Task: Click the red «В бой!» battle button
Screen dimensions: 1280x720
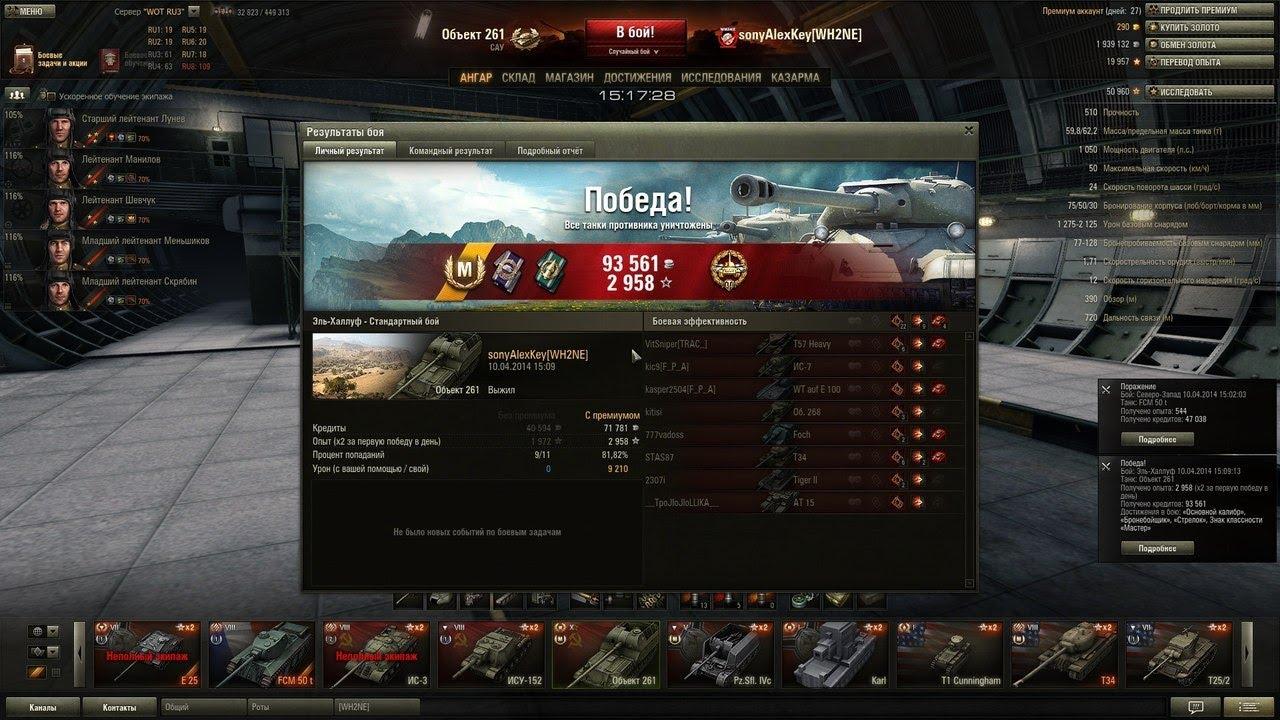Action: click(636, 32)
